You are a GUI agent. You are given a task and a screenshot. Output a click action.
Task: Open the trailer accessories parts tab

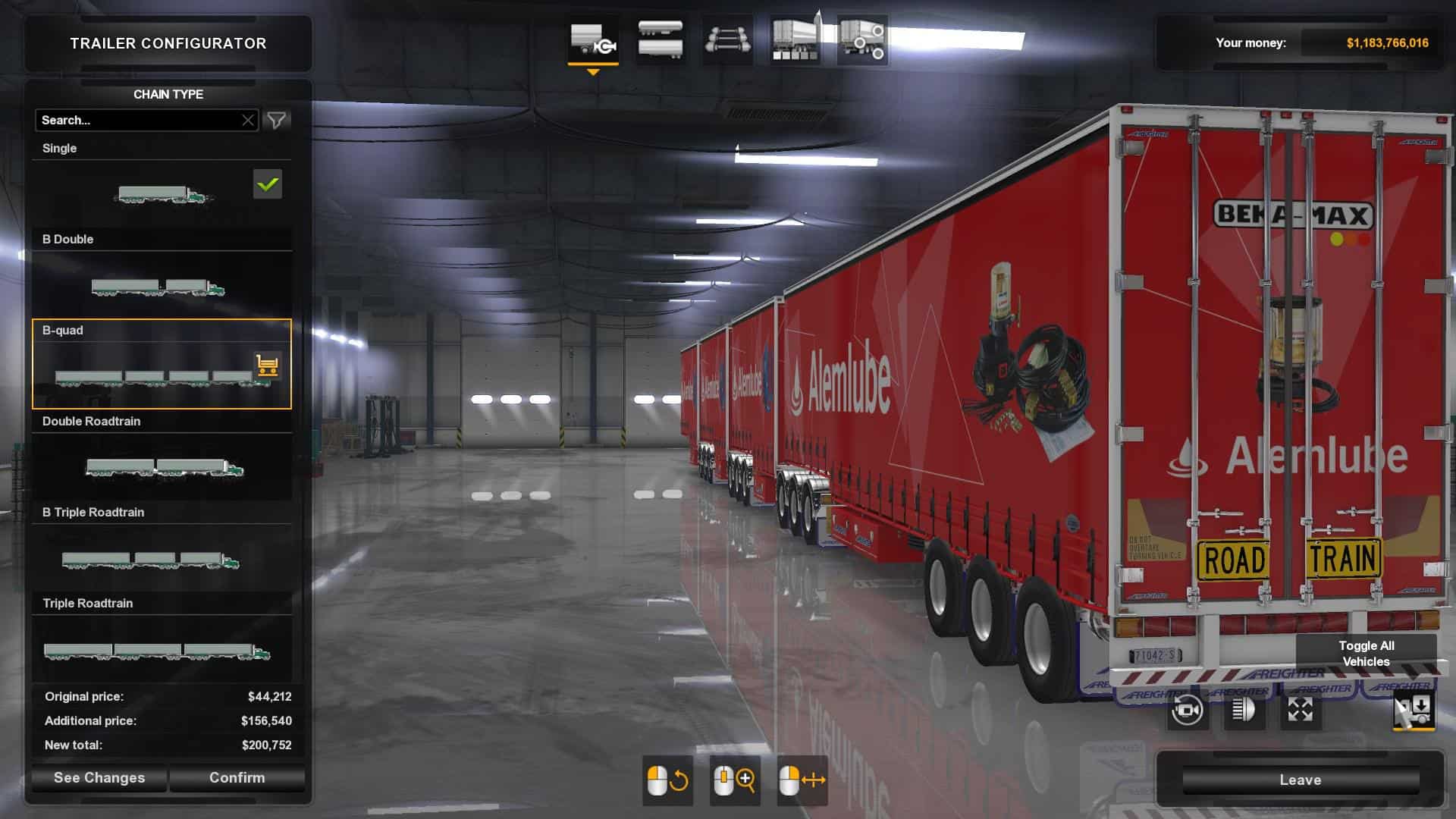(862, 39)
